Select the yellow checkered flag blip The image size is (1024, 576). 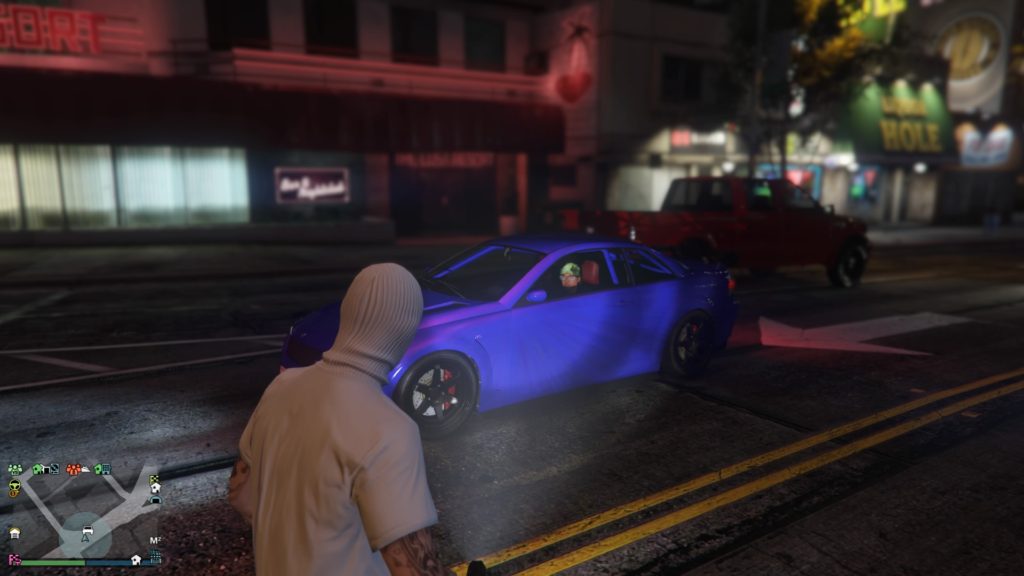[153, 478]
